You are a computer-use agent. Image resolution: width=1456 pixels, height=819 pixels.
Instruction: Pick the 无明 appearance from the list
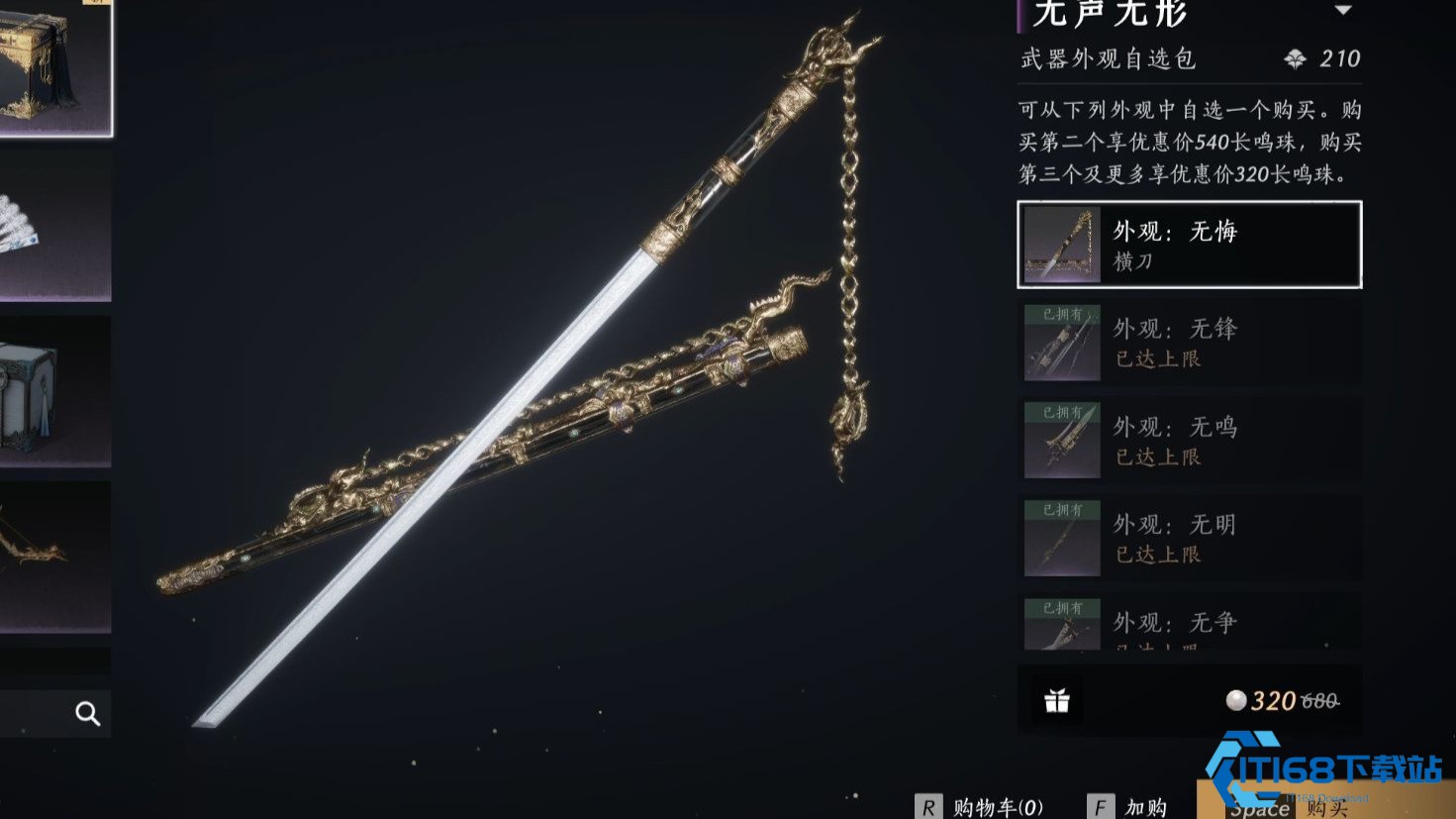[x=1189, y=538]
